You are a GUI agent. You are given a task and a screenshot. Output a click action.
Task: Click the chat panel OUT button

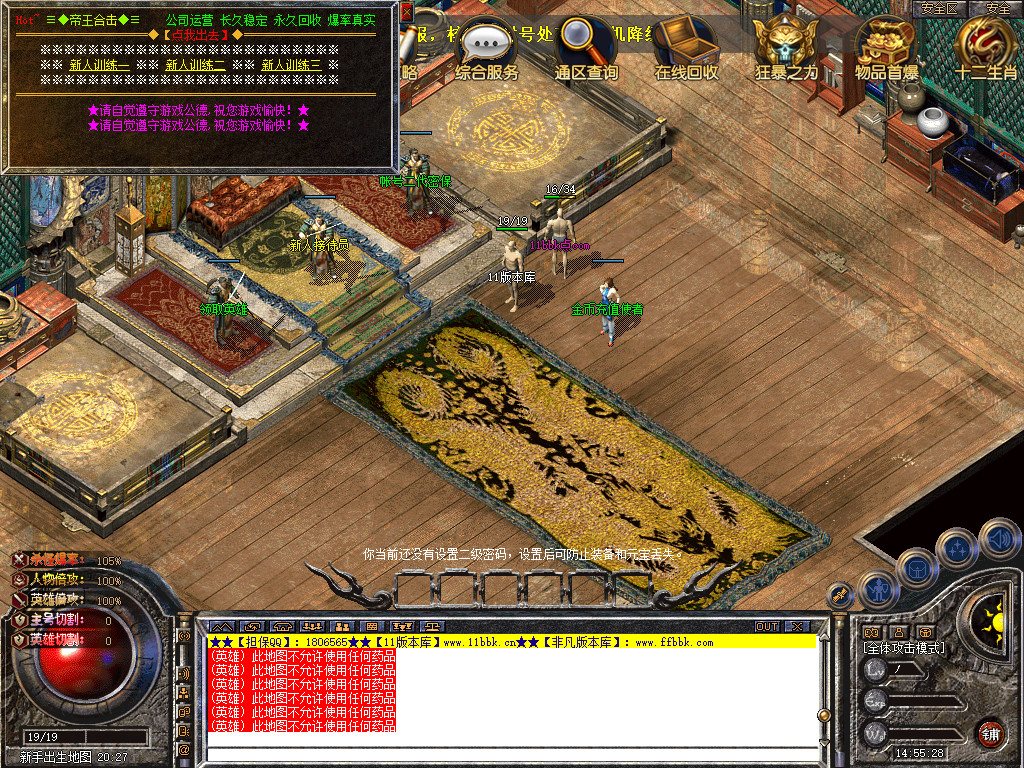(766, 626)
